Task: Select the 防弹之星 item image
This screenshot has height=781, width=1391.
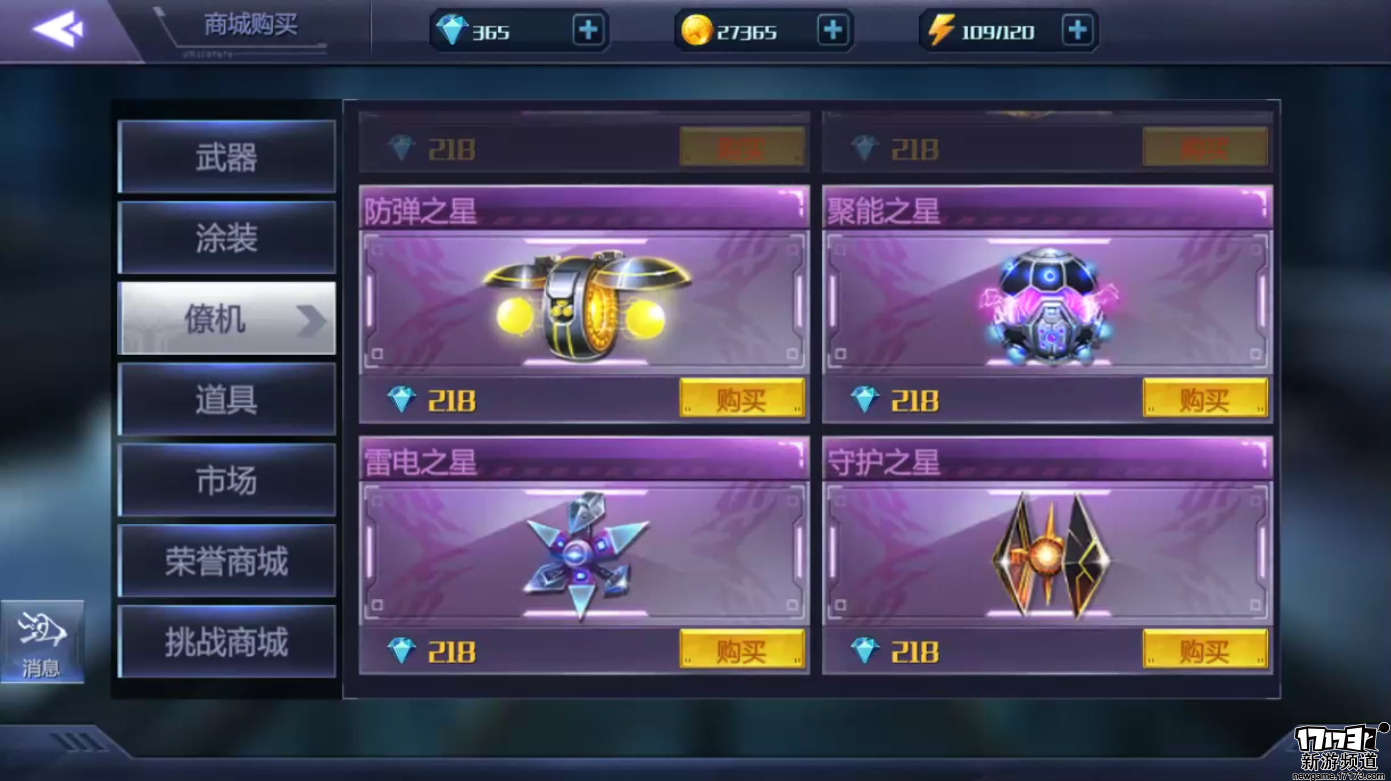Action: tap(586, 304)
